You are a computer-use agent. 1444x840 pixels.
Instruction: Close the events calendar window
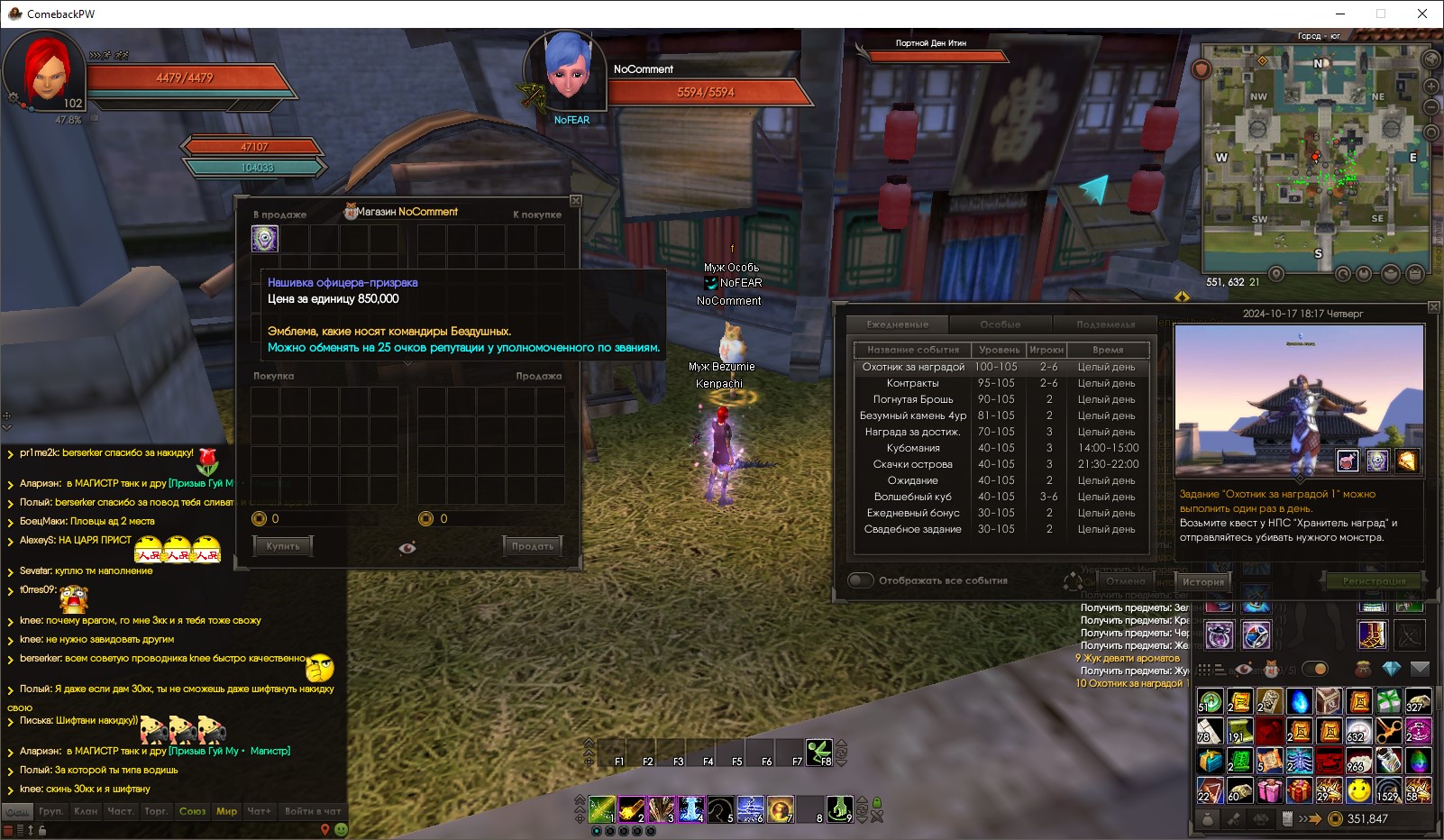[1434, 307]
